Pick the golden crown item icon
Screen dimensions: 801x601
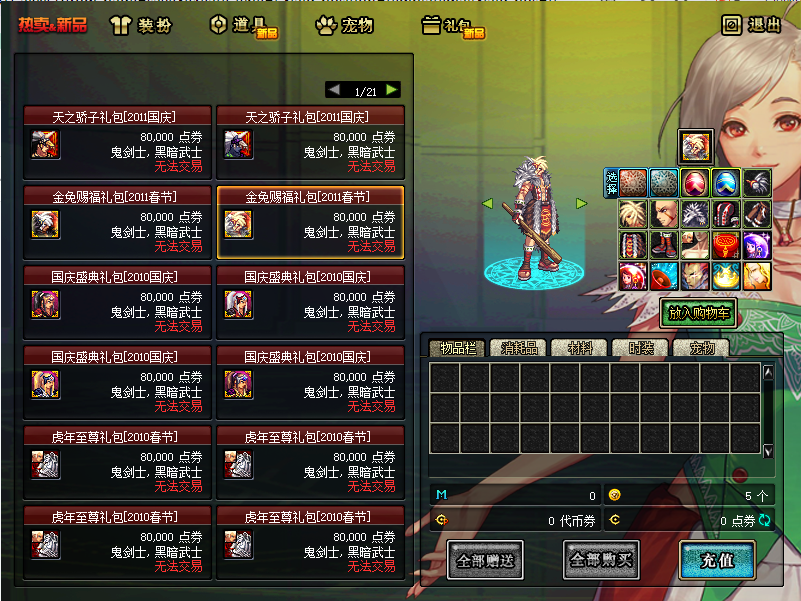point(727,275)
